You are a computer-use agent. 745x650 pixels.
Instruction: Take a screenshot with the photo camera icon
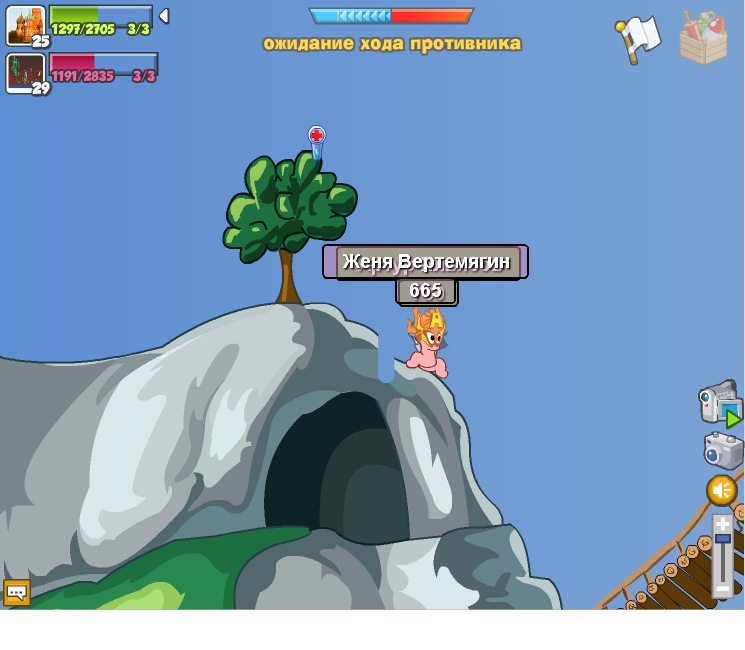click(x=722, y=450)
